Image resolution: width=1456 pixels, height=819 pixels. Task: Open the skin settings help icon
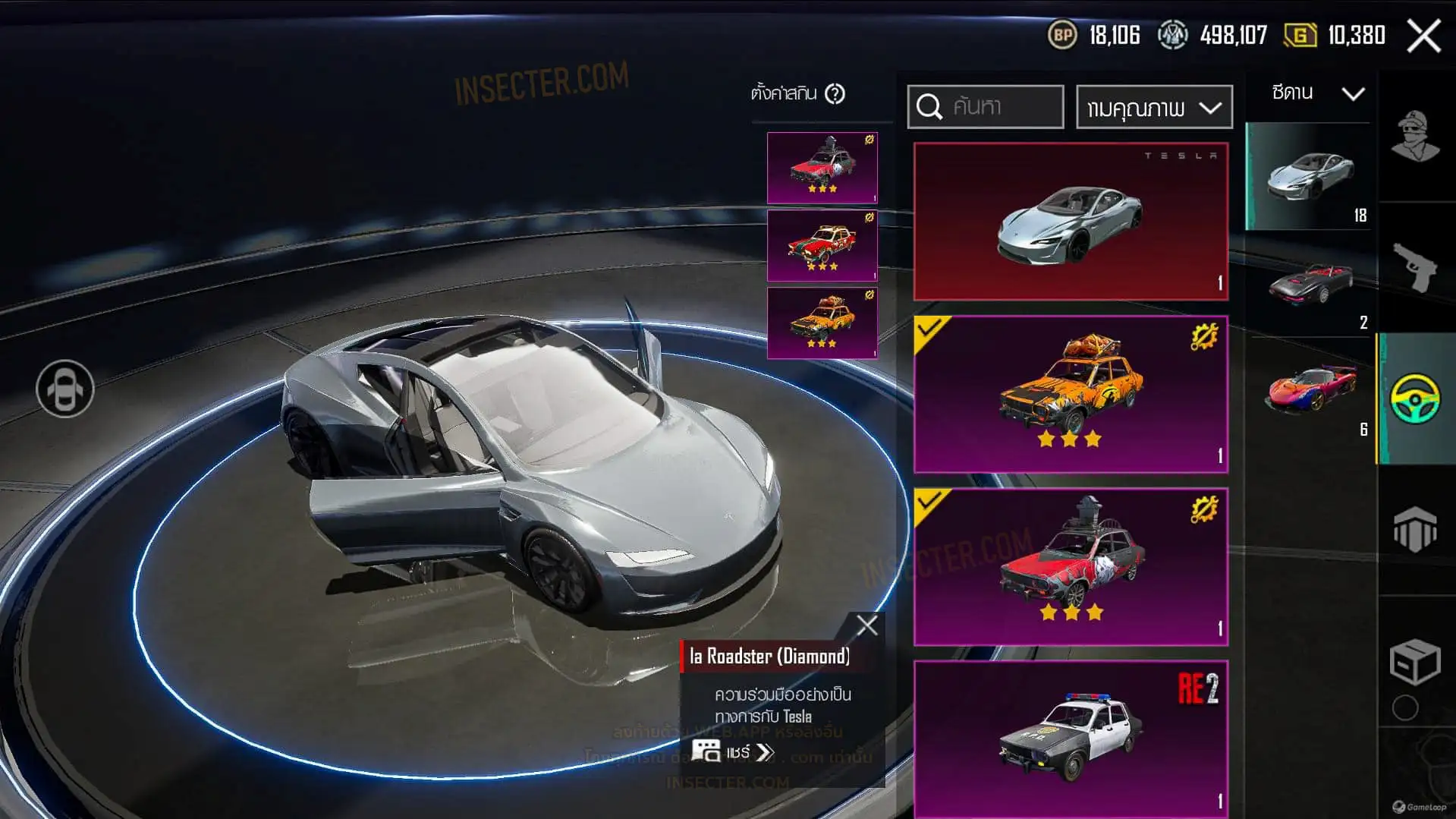coord(835,94)
